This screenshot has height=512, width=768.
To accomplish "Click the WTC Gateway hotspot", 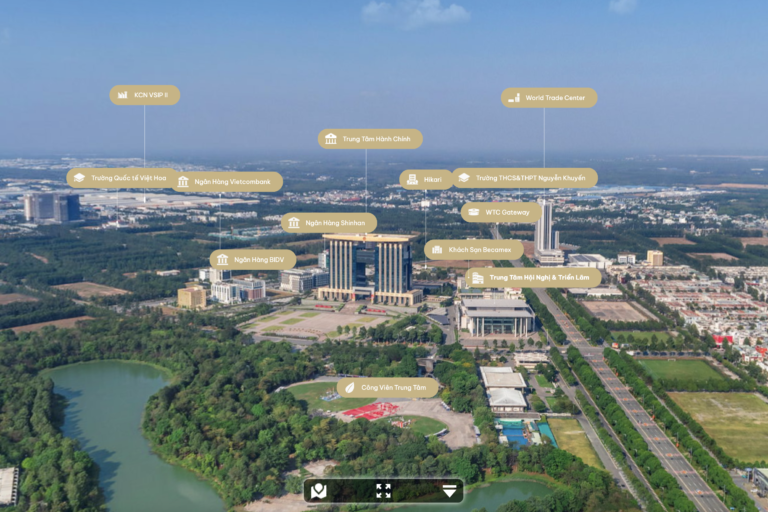I will 501,212.
